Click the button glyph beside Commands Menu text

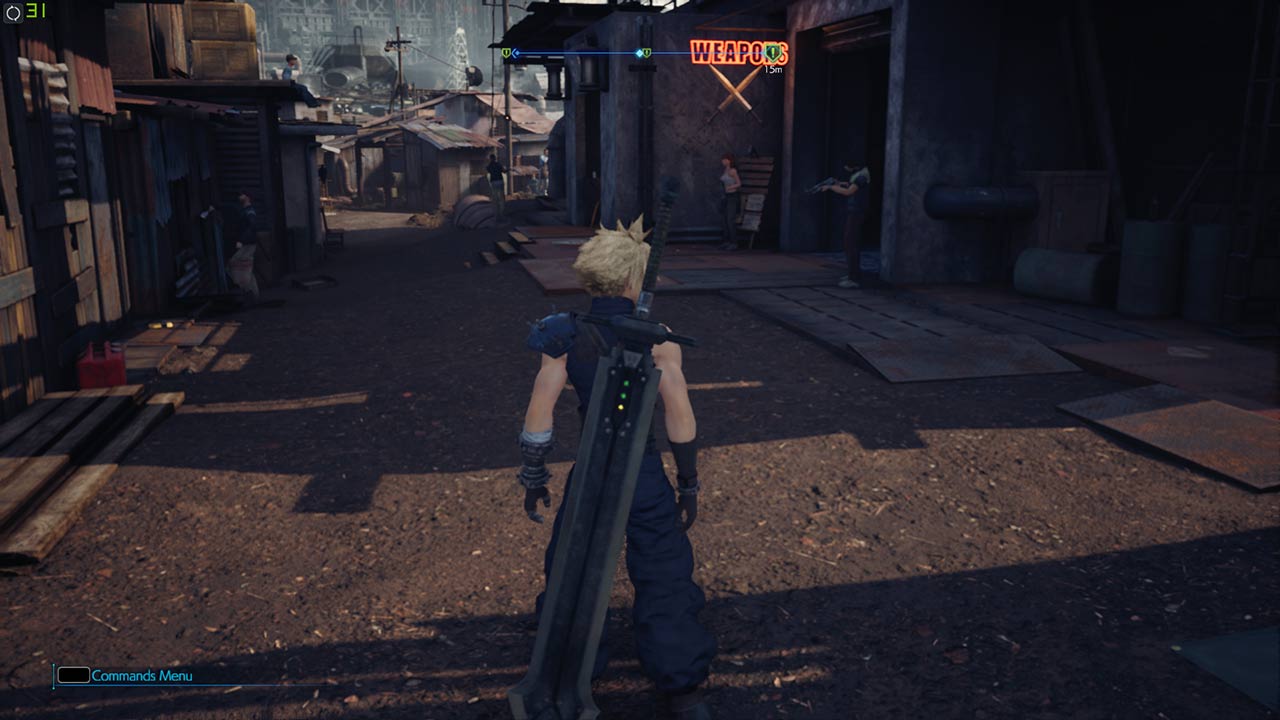pos(73,676)
